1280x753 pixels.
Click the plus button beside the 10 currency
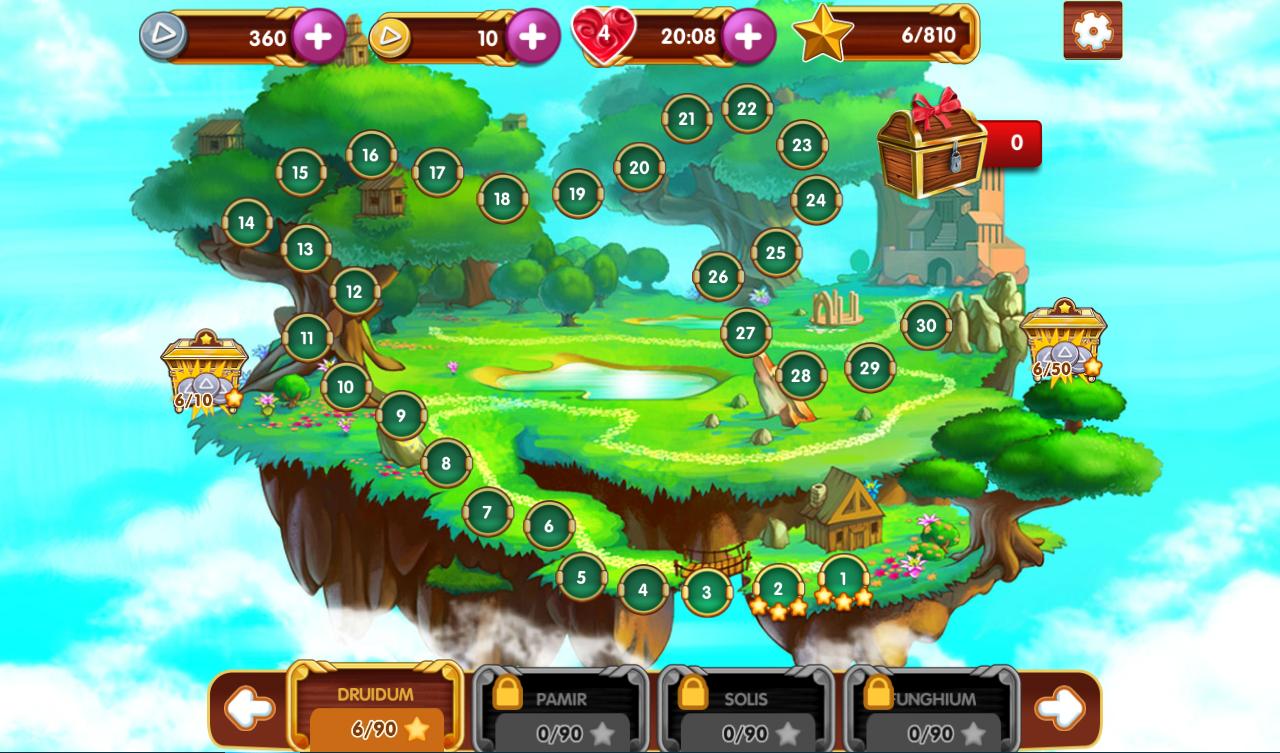(x=531, y=35)
